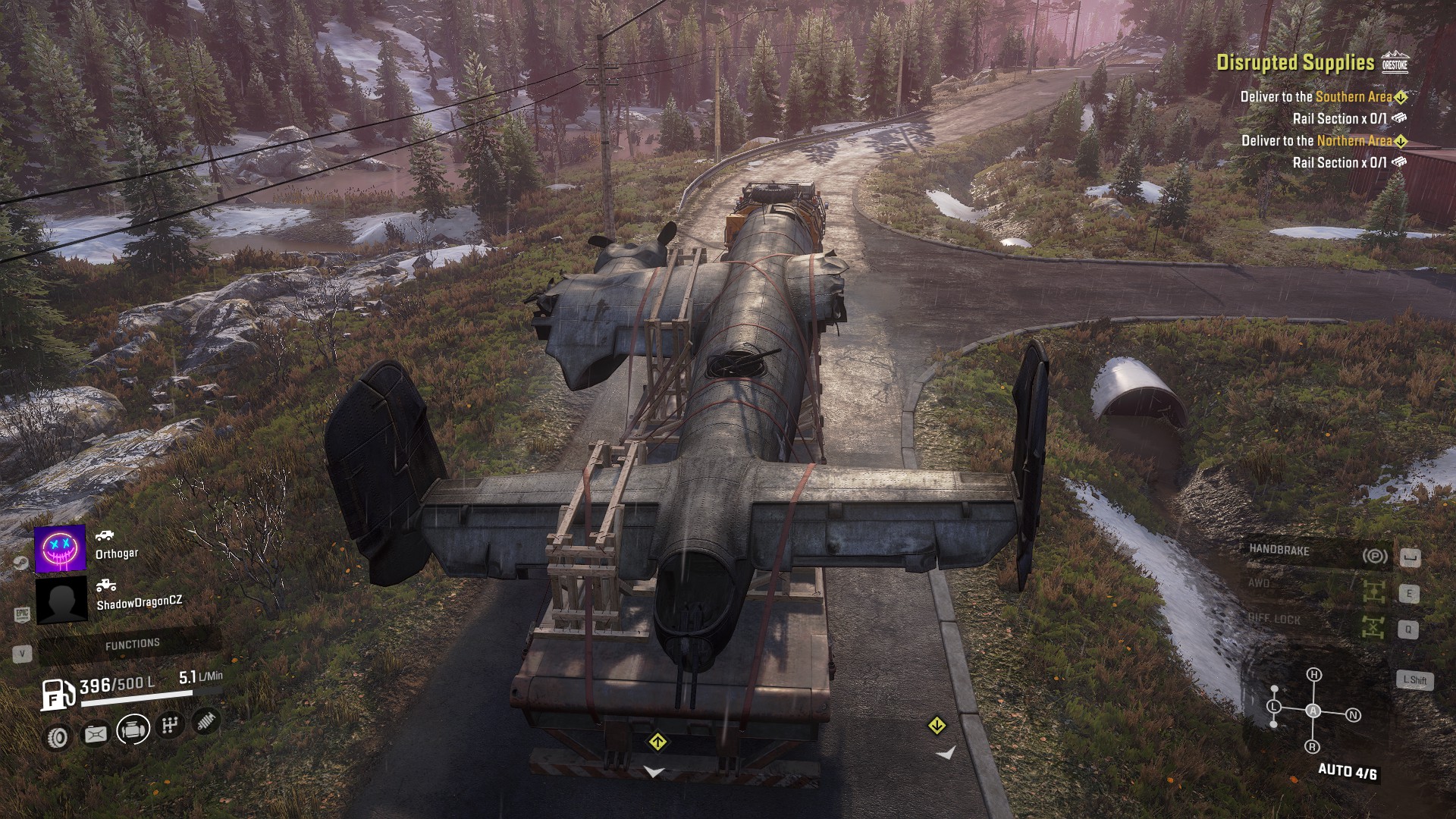Toggle the Handbrake
The width and height of the screenshot is (1456, 819).
[x=1317, y=553]
